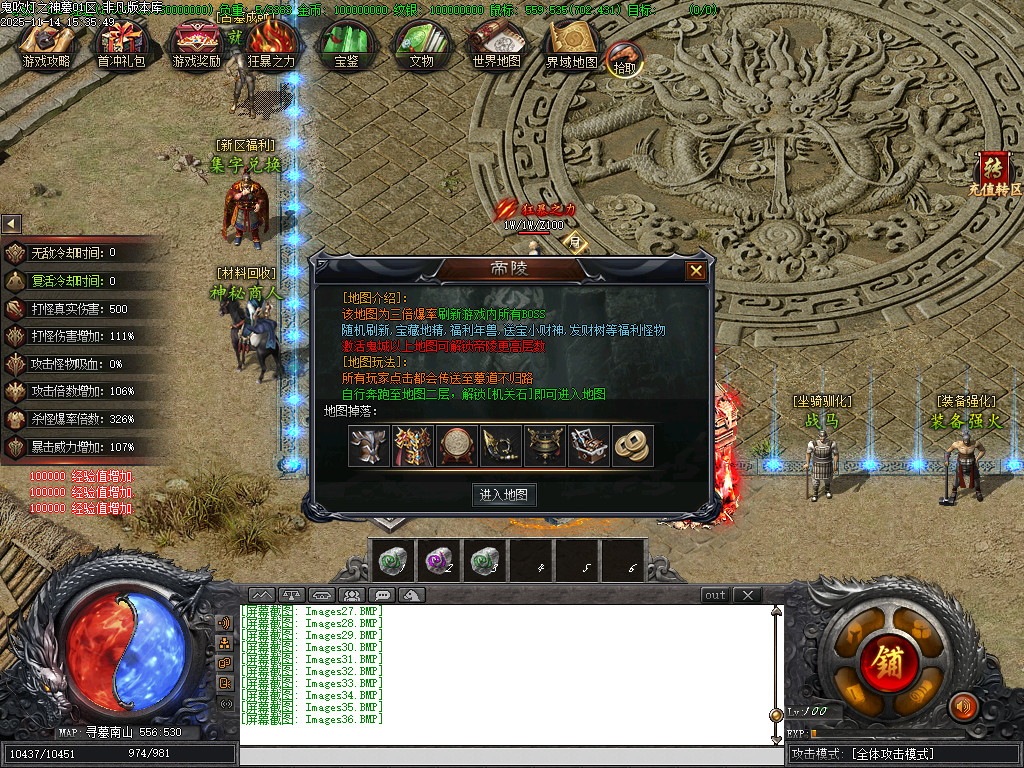
Task: Use the purple swirl stone in hotbar slot 2
Action: pos(438,561)
